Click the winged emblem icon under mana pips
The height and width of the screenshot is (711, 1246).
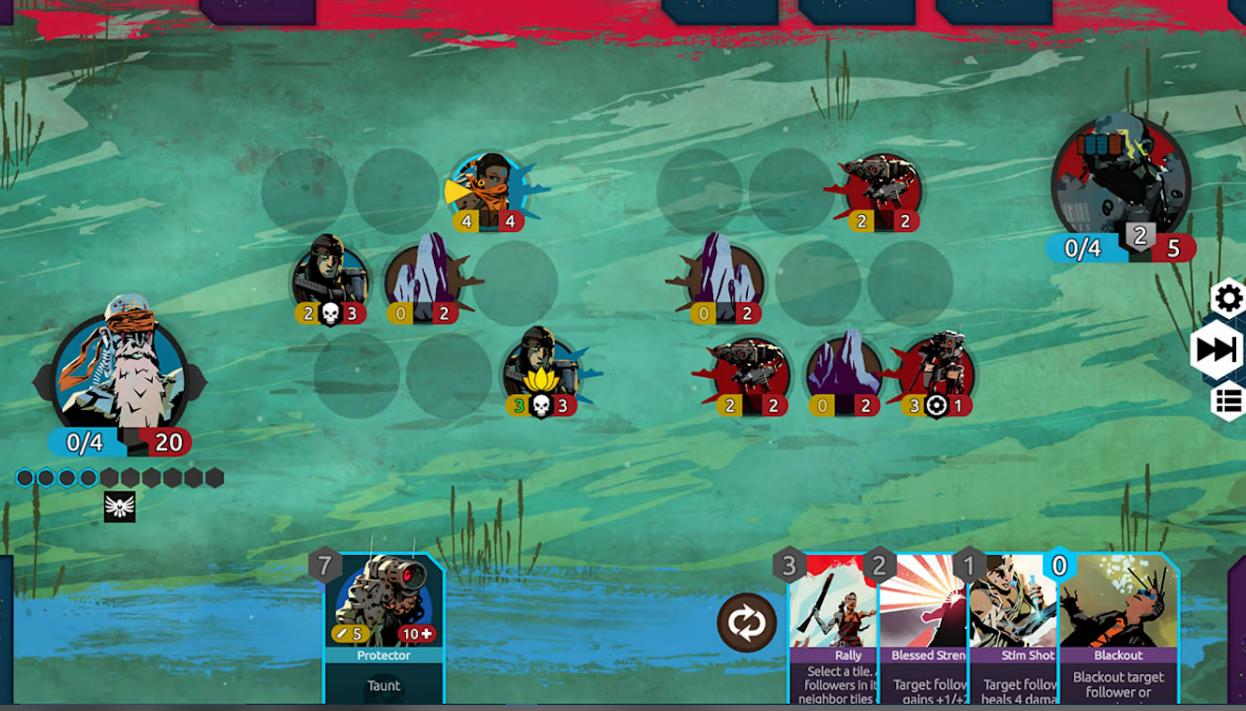point(120,507)
